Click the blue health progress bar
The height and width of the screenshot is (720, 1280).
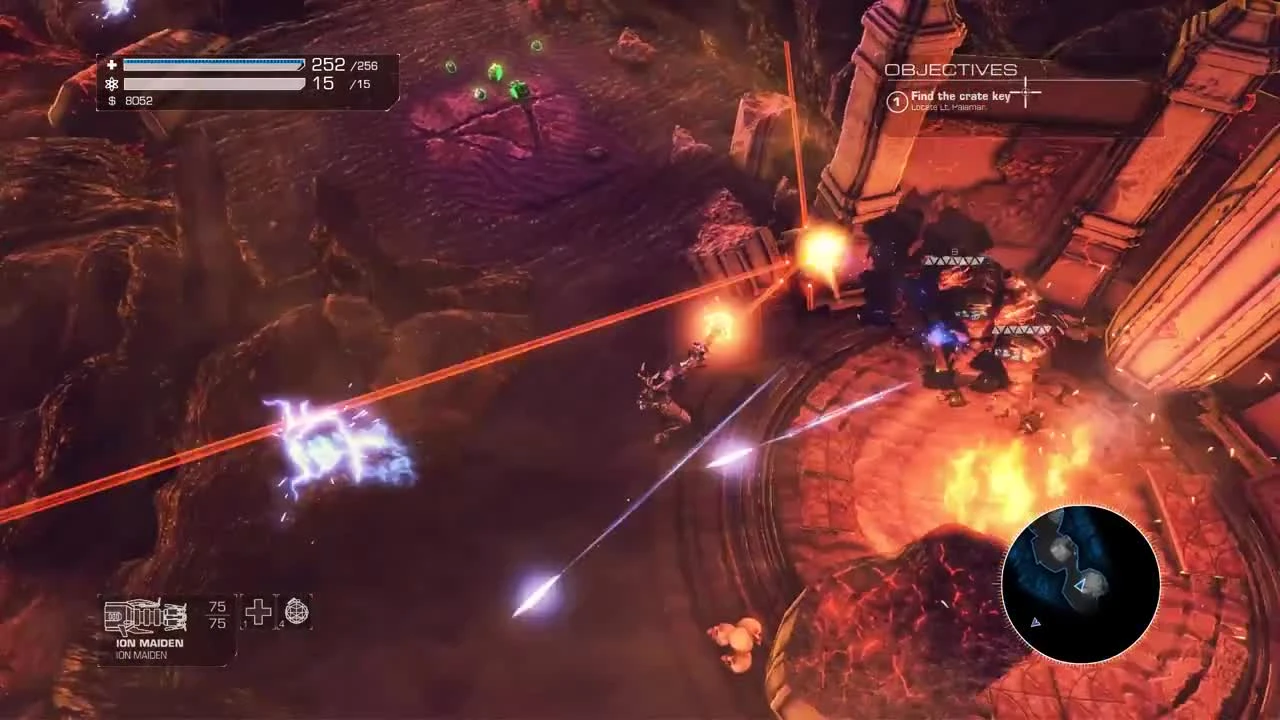(x=215, y=63)
